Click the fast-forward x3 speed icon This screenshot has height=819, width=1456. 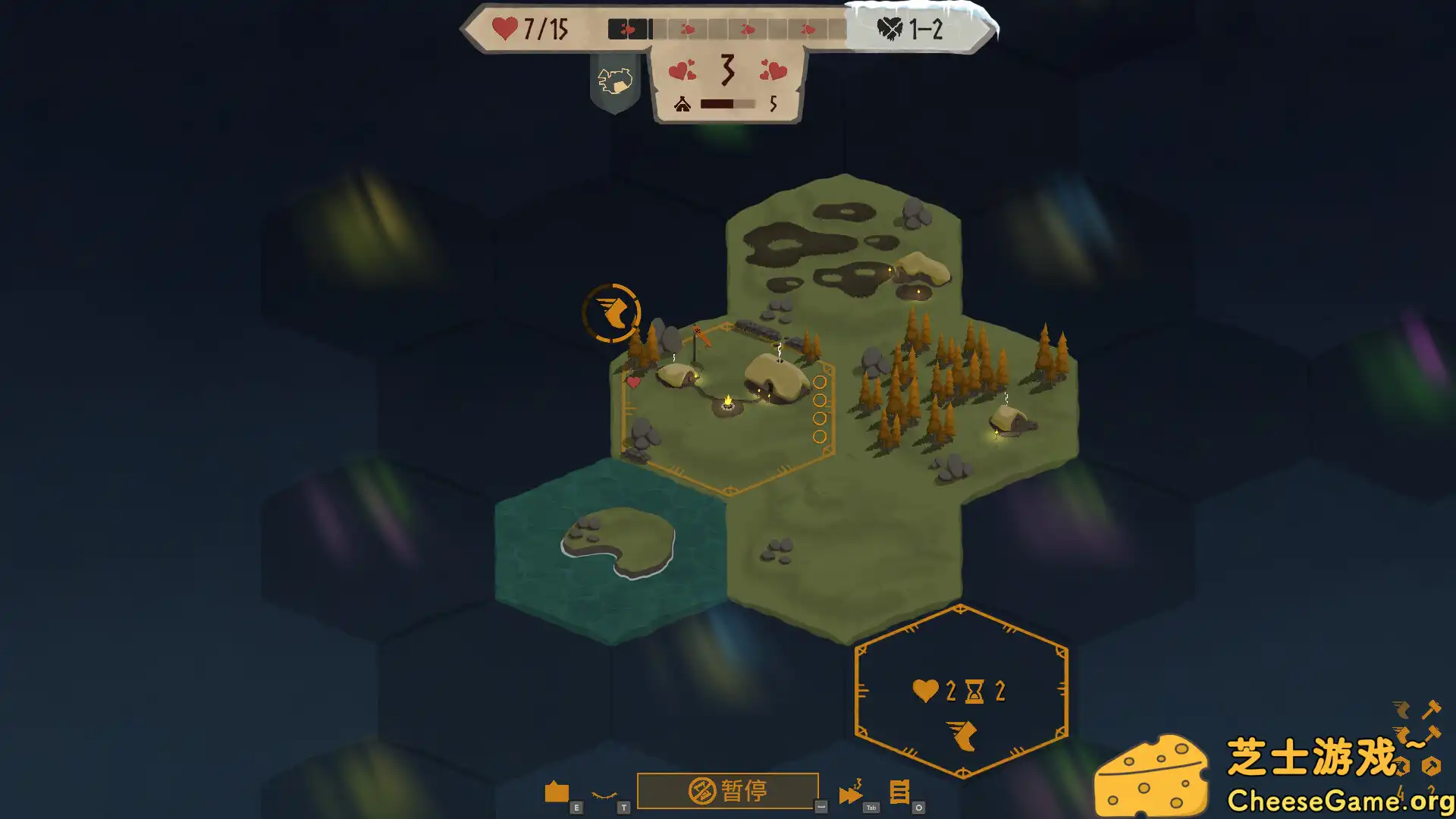point(851,791)
